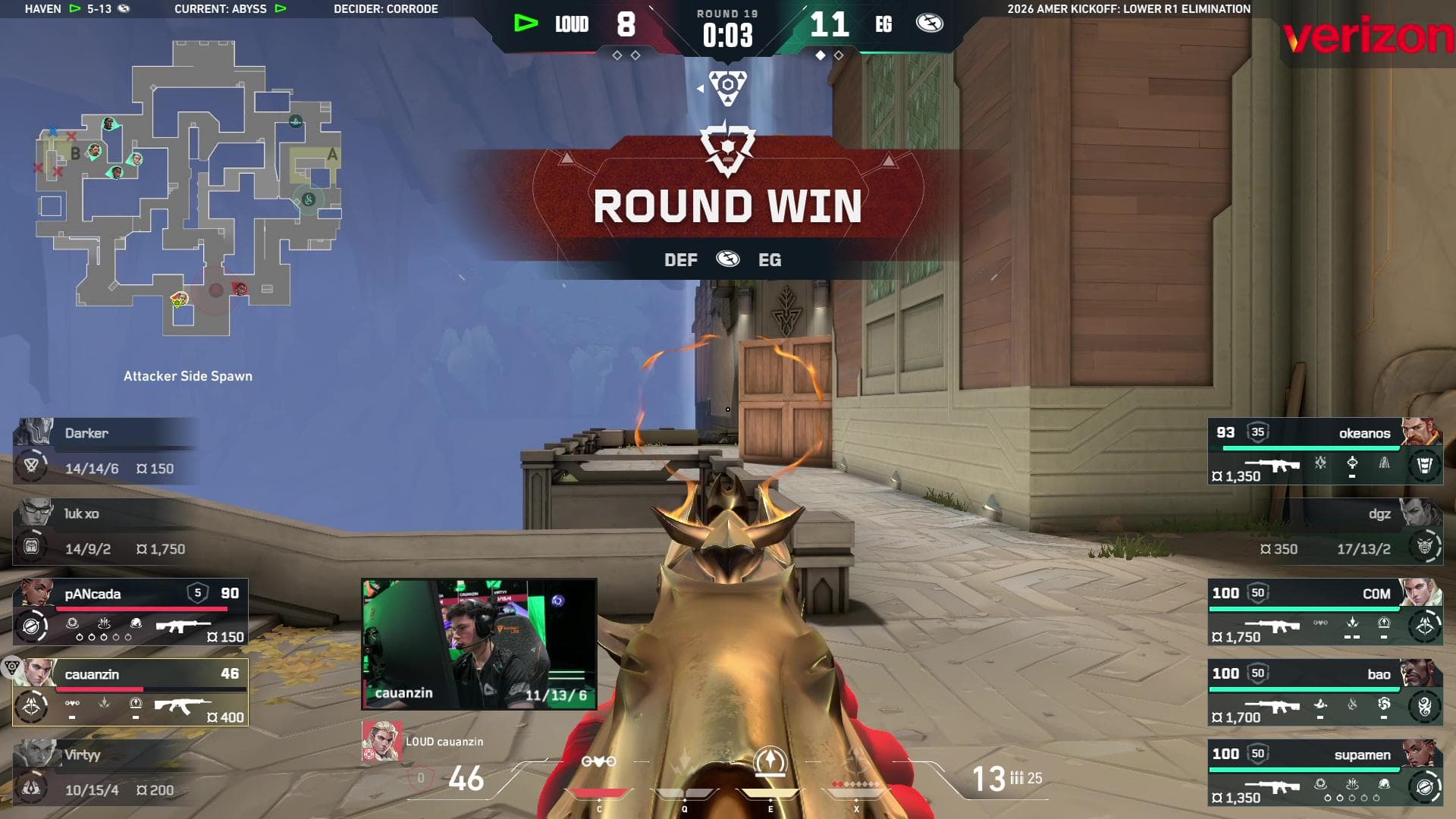Select Darker's player card
This screenshot has height=819, width=1456.
106,450
